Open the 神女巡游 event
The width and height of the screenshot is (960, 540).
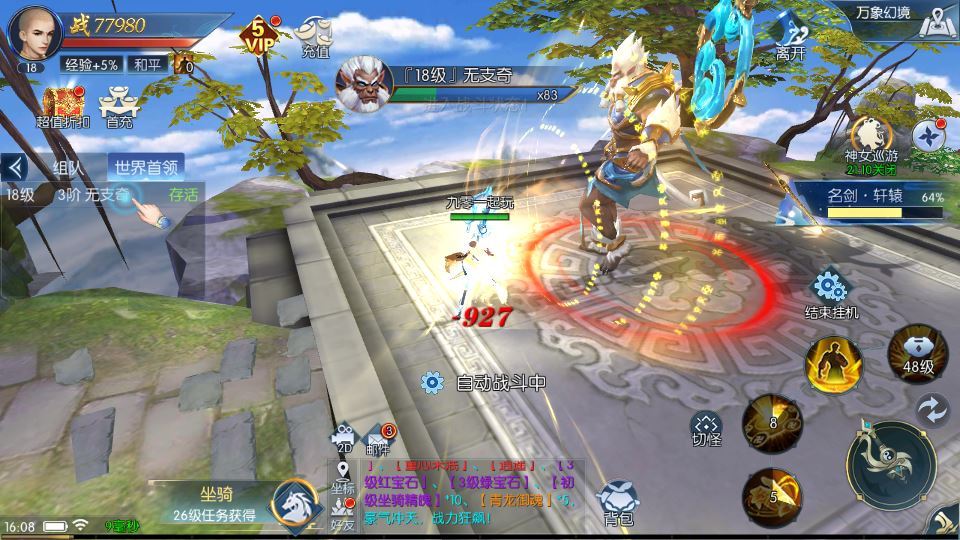tap(871, 138)
